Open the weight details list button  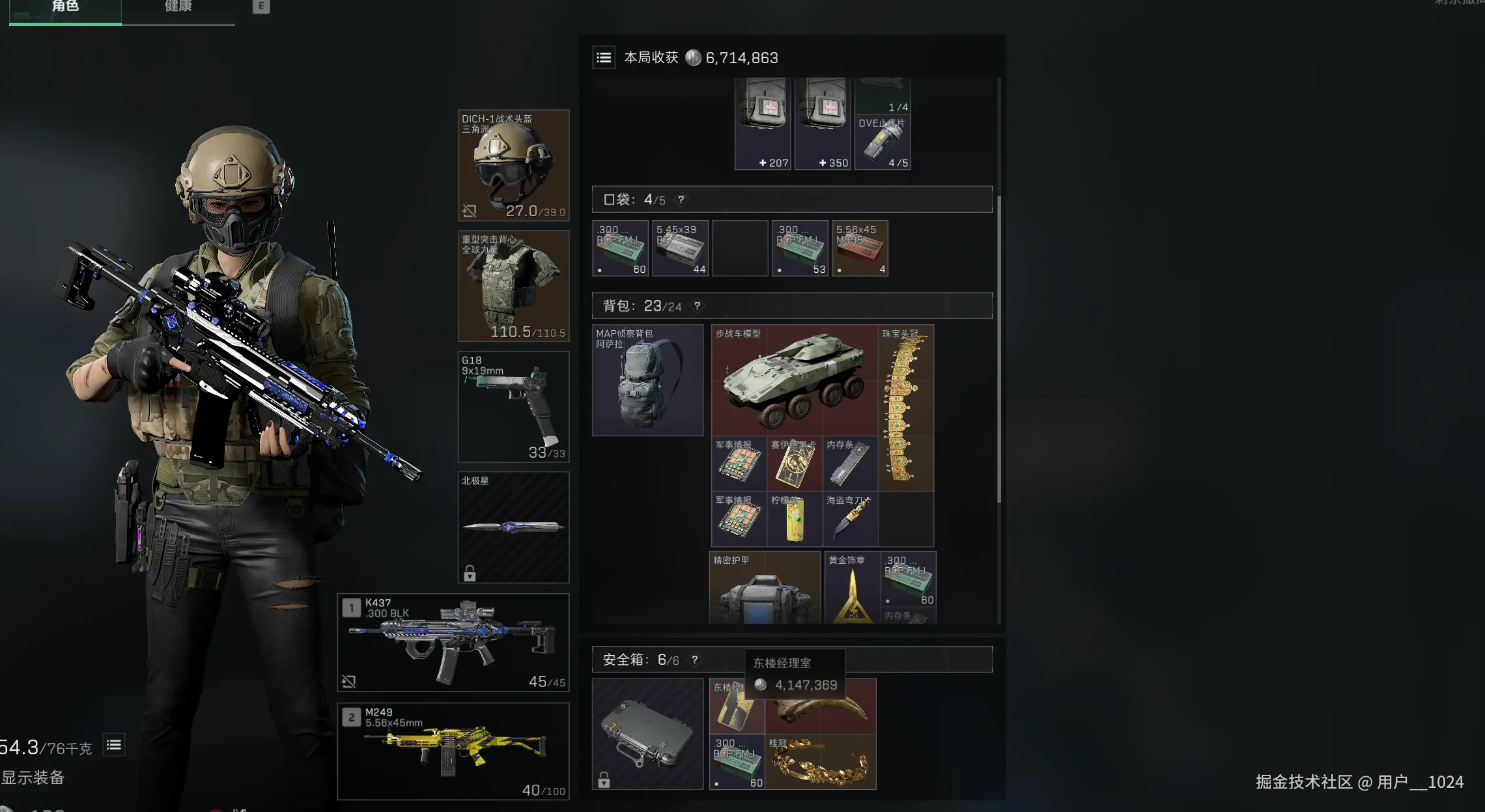pyautogui.click(x=114, y=745)
